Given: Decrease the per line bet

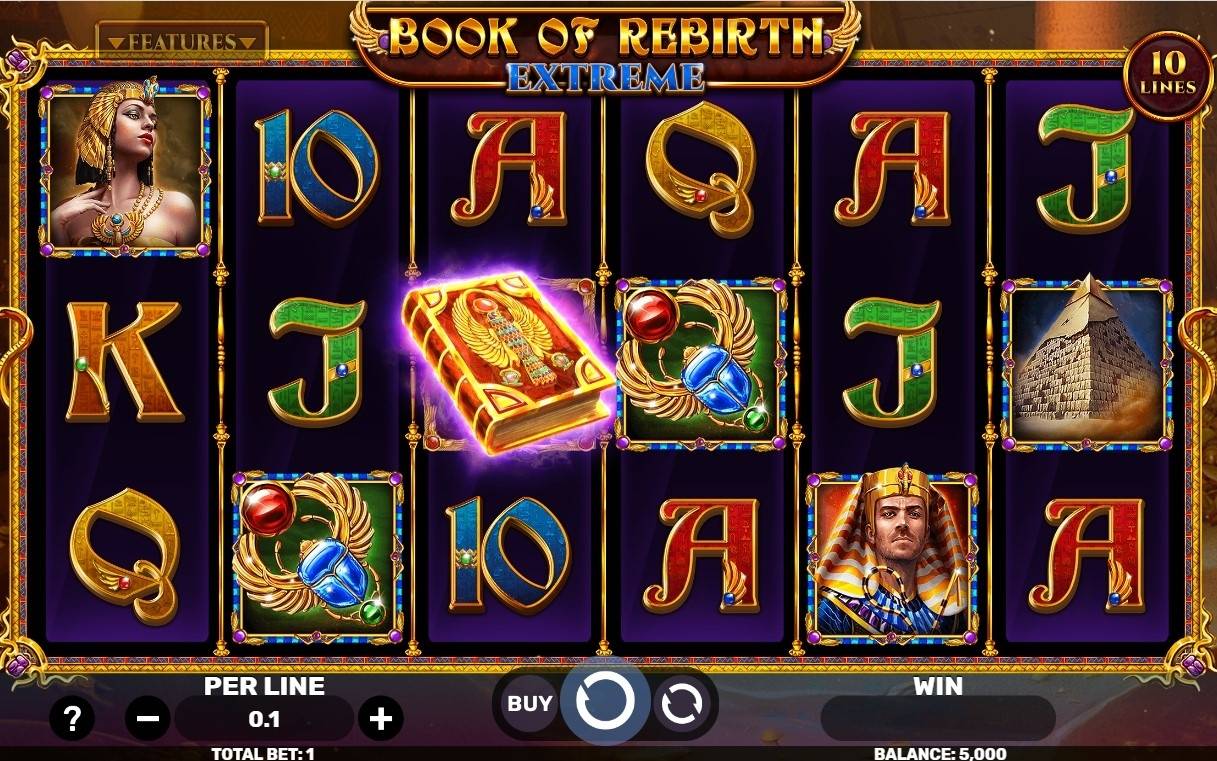Looking at the screenshot, I should [x=148, y=718].
